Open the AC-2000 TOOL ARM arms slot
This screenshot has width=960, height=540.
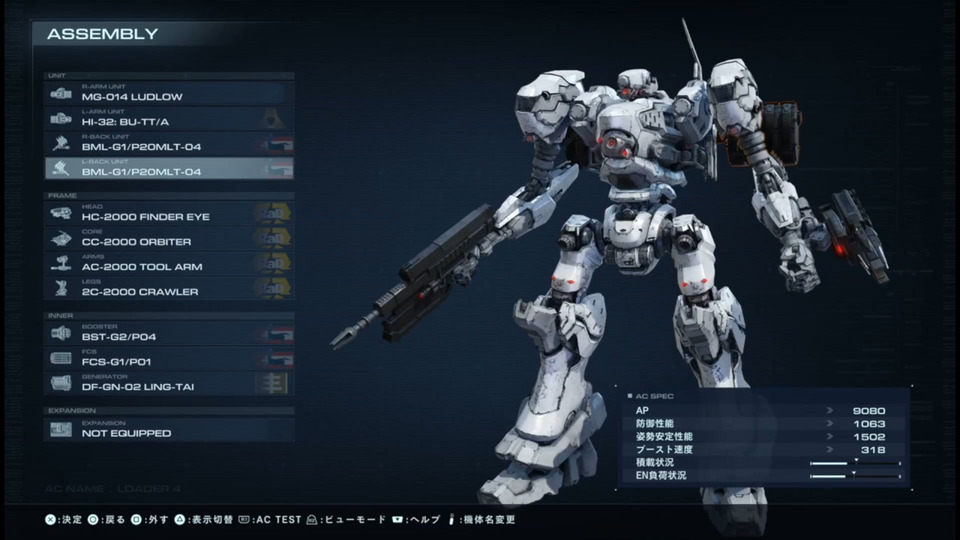[168, 264]
